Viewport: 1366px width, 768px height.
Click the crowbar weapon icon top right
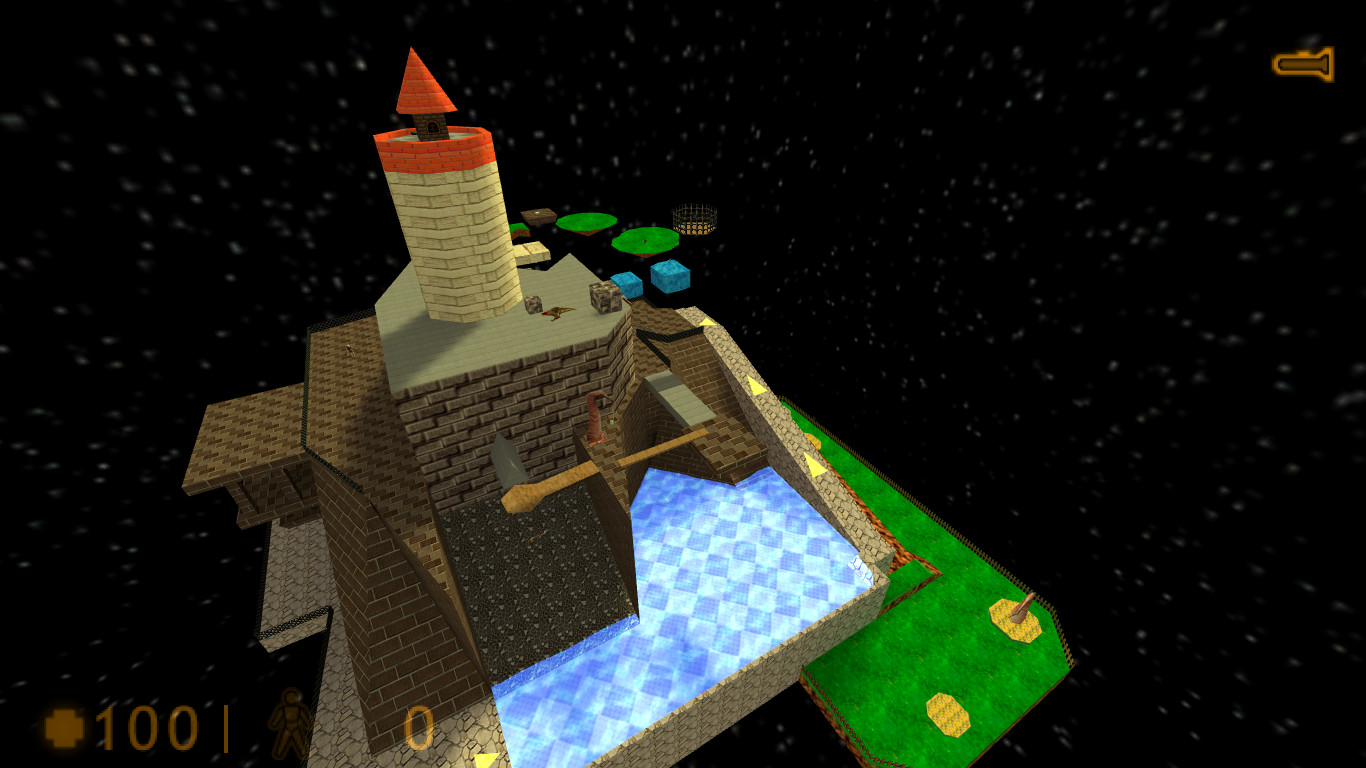[x=1303, y=63]
